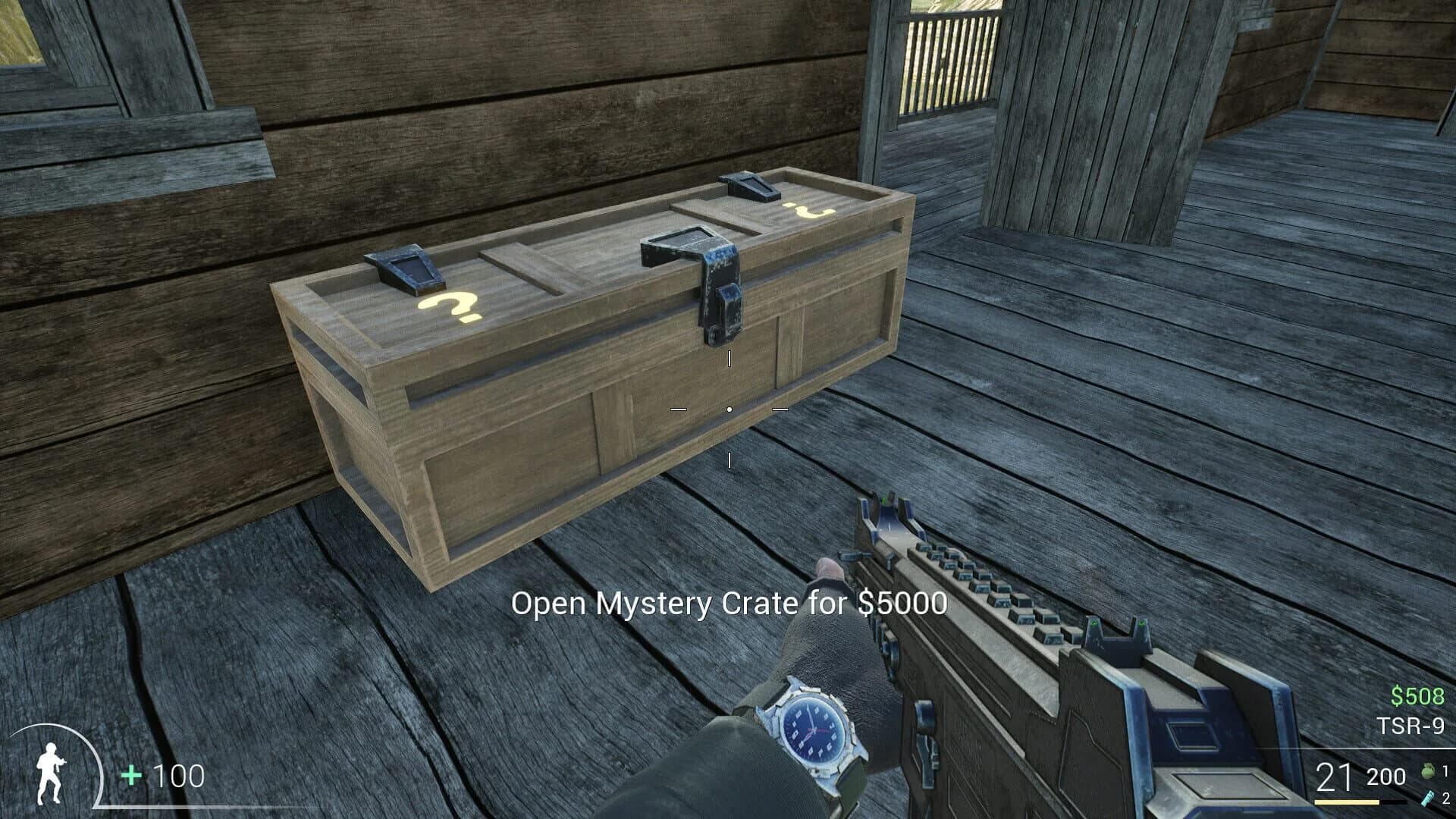
Task: Click the frag grenade icon in the HUD
Action: point(1427,773)
